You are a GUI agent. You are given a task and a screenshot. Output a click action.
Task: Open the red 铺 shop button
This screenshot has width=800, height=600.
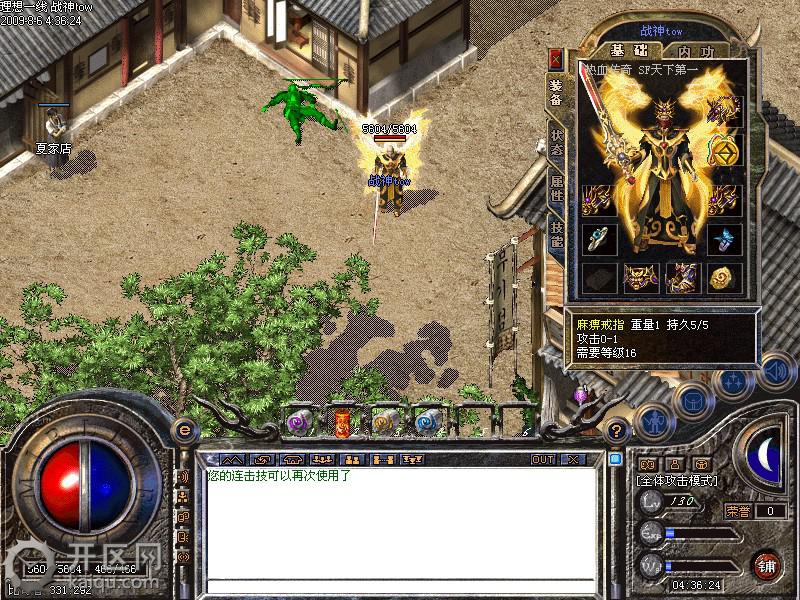point(767,565)
